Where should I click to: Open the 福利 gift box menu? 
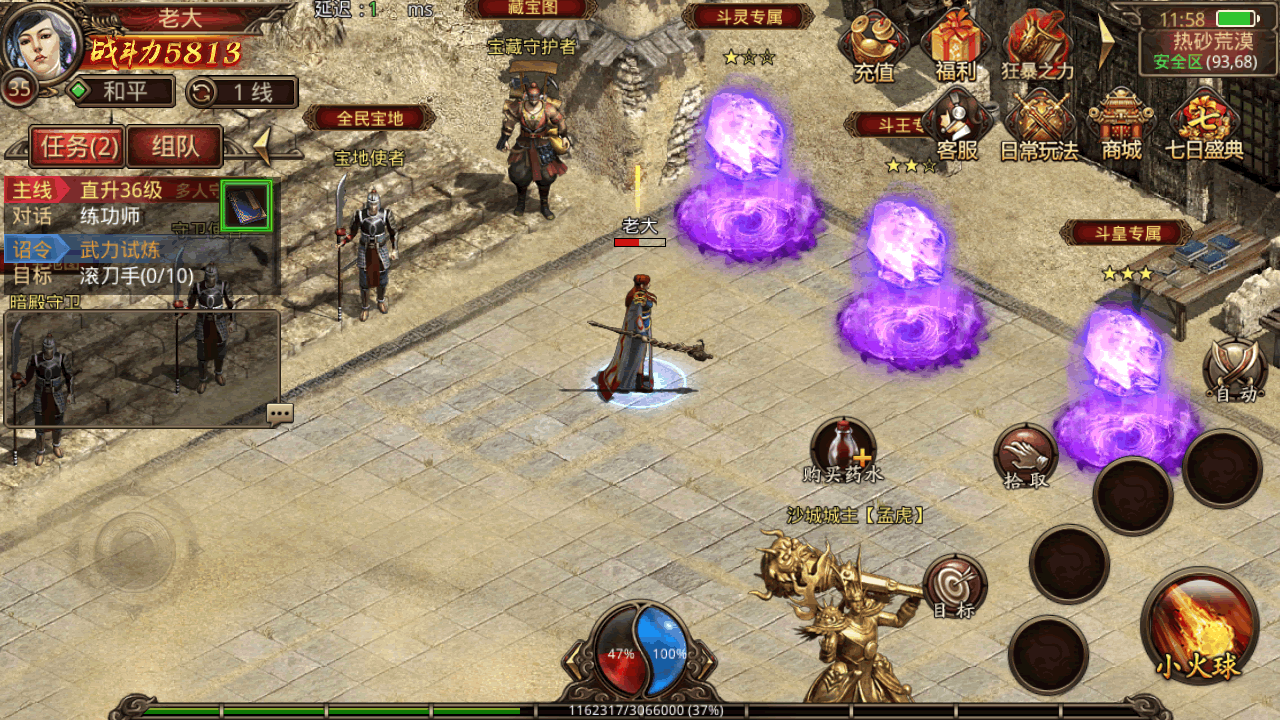(x=954, y=45)
